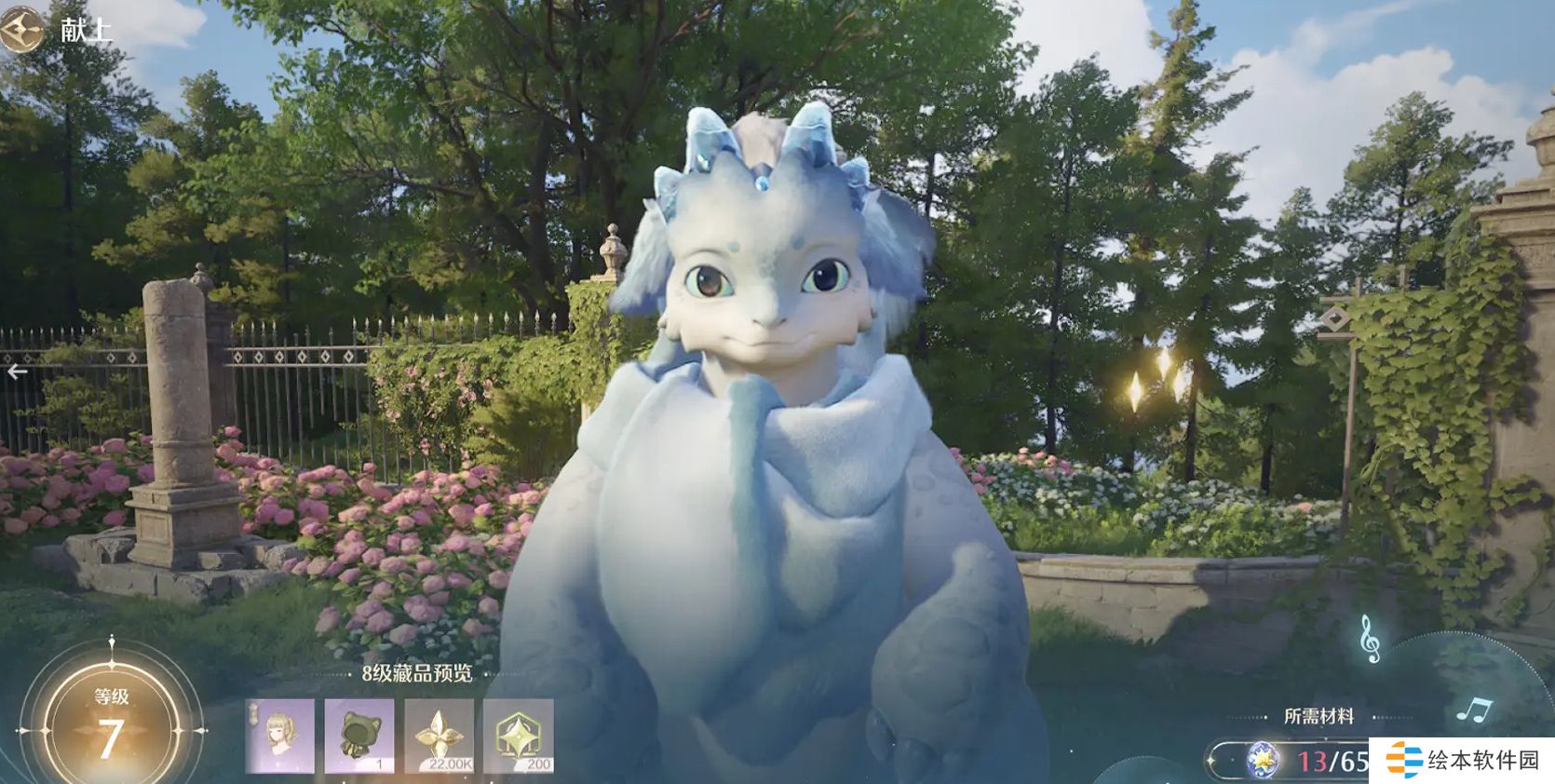Inspect the green hexagon star reward
Viewport: 1555px width, 784px height.
[x=519, y=736]
